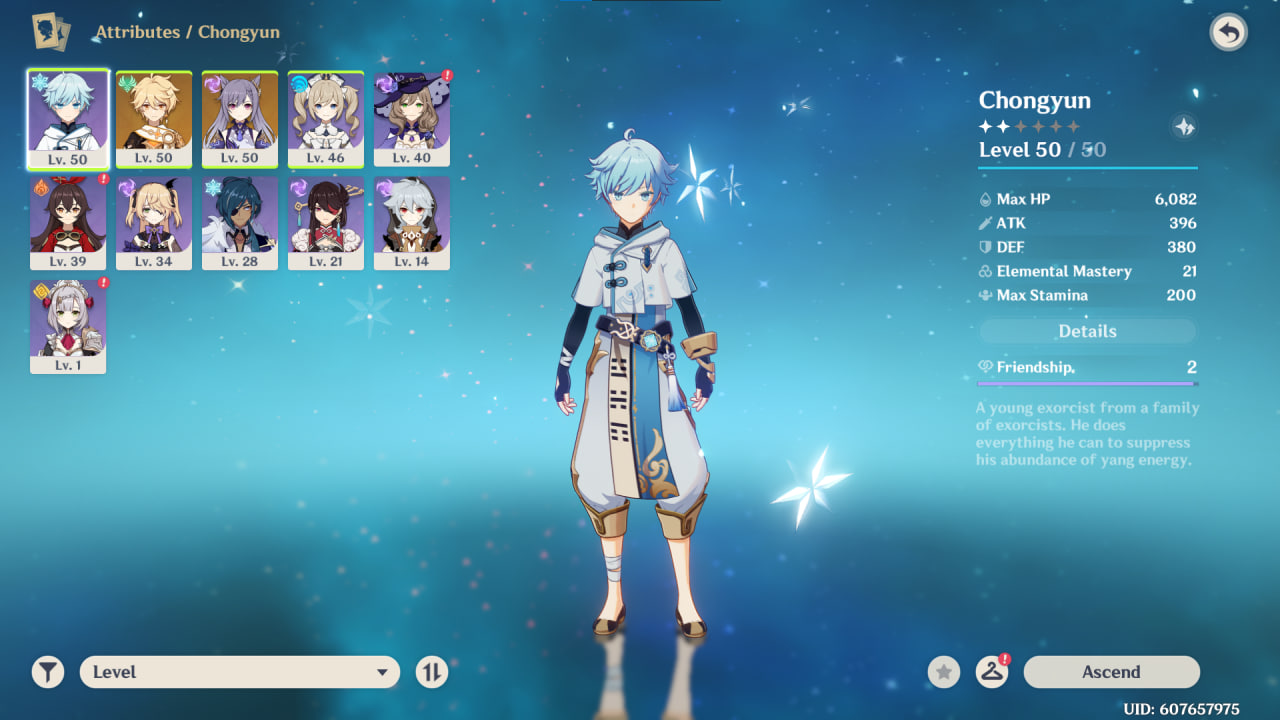Viewport: 1280px width, 720px height.
Task: Select Chongyun's level 50 portrait
Action: [x=68, y=118]
